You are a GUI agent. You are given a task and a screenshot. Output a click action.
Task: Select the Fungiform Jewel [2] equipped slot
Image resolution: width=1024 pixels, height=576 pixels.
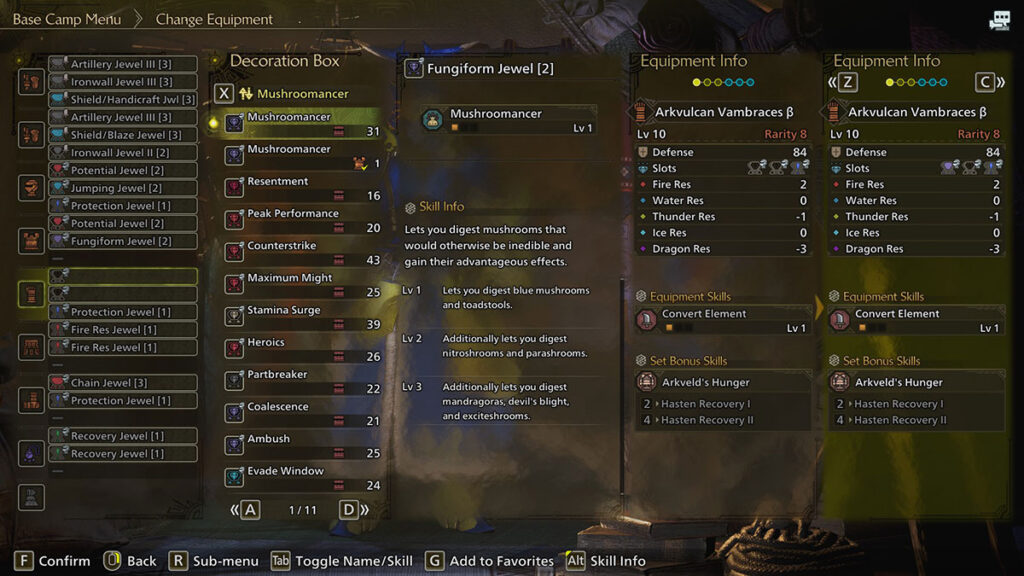[122, 241]
